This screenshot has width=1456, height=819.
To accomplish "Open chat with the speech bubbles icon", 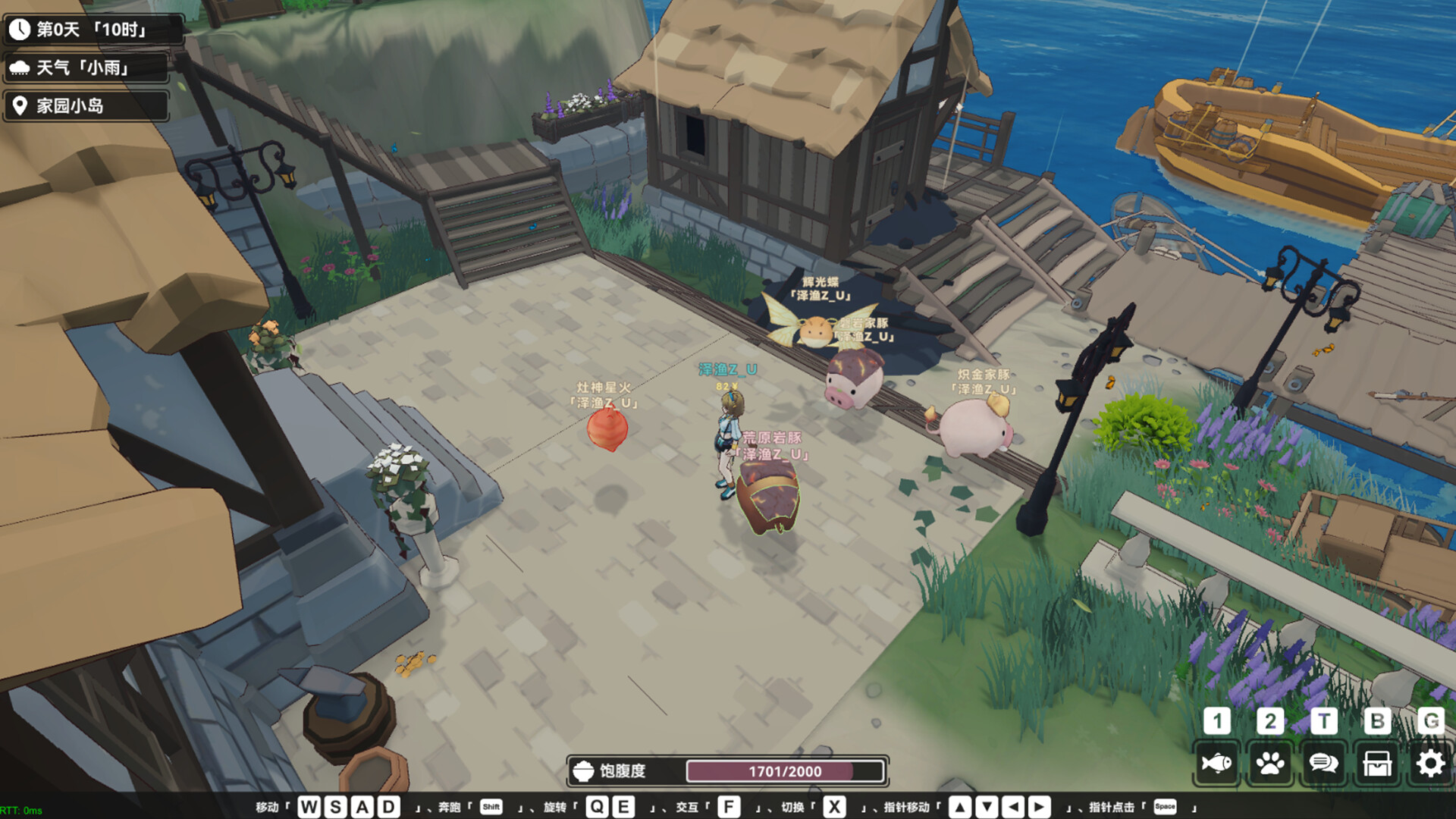I will 1324,763.
